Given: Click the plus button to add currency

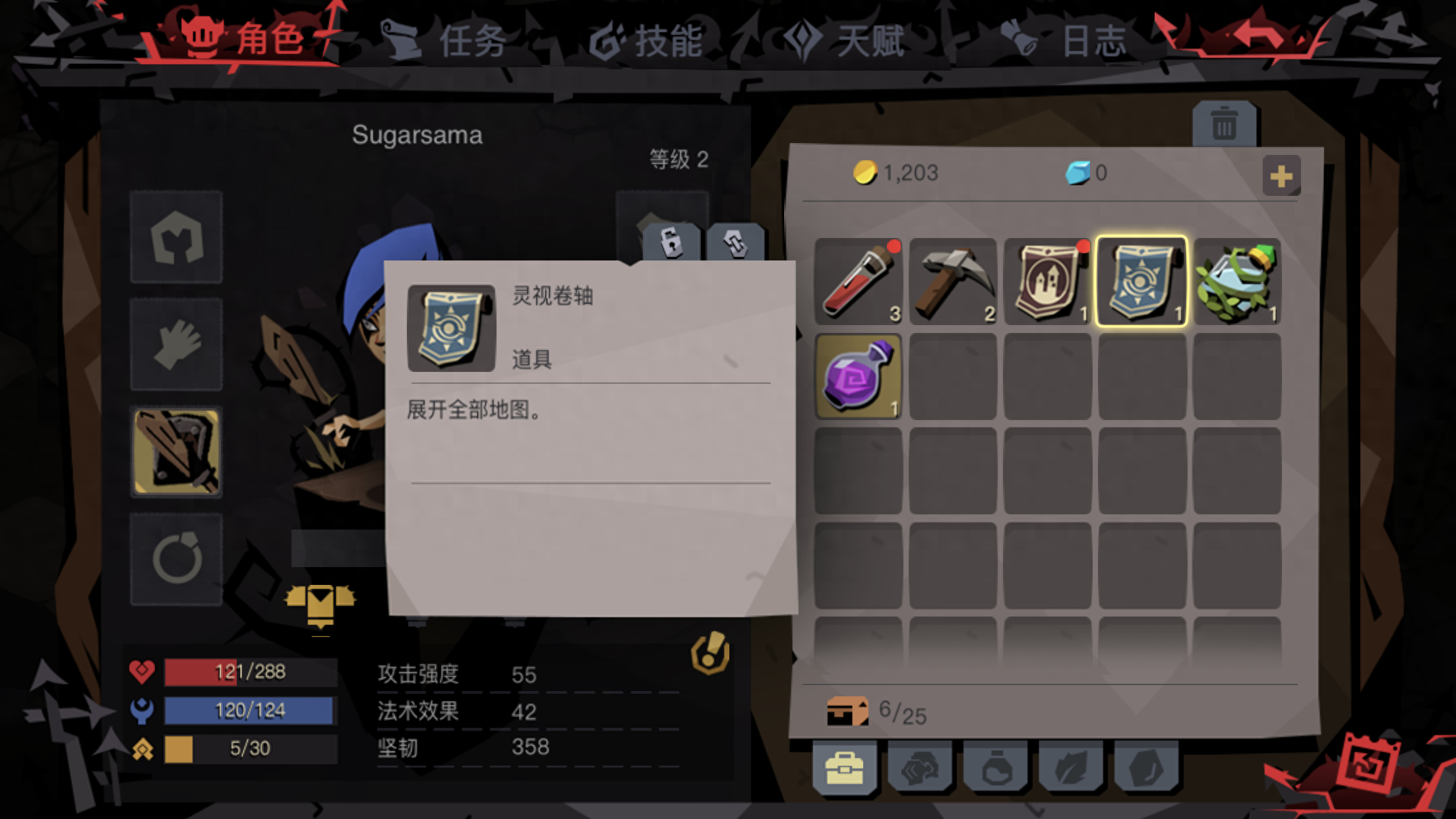Looking at the screenshot, I should pyautogui.click(x=1281, y=175).
